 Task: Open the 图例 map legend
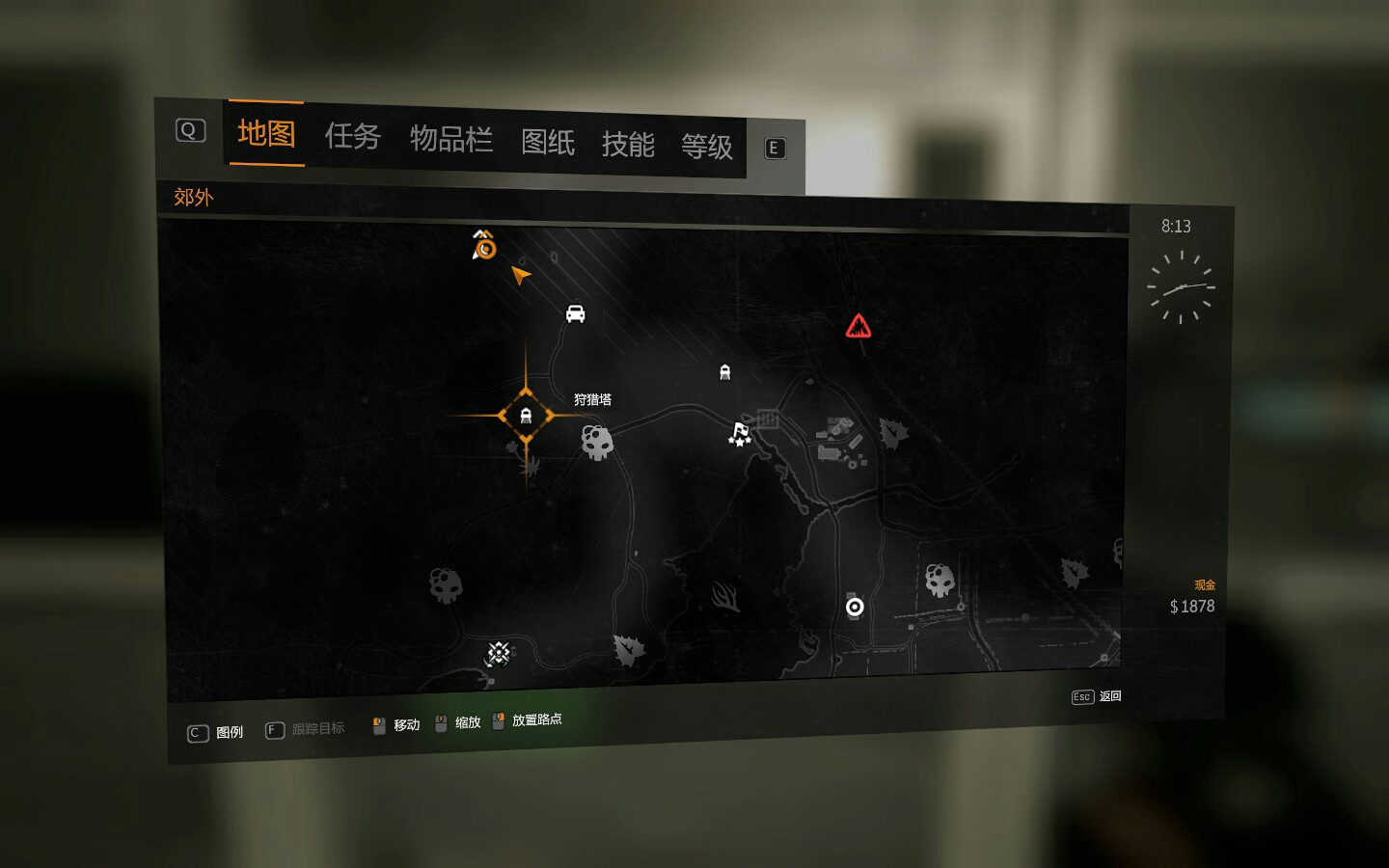pyautogui.click(x=216, y=733)
